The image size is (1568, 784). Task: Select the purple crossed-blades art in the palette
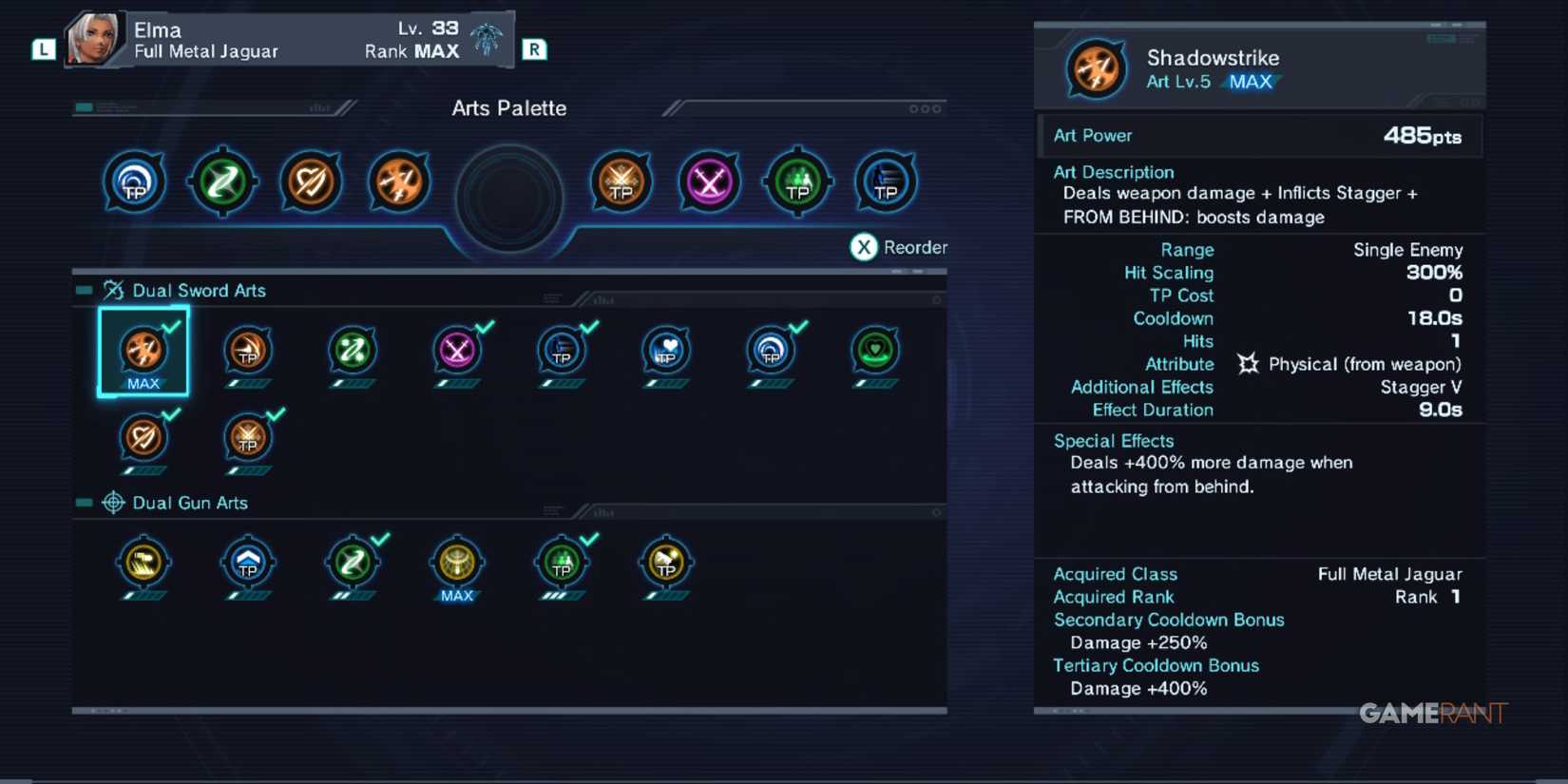coord(709,182)
